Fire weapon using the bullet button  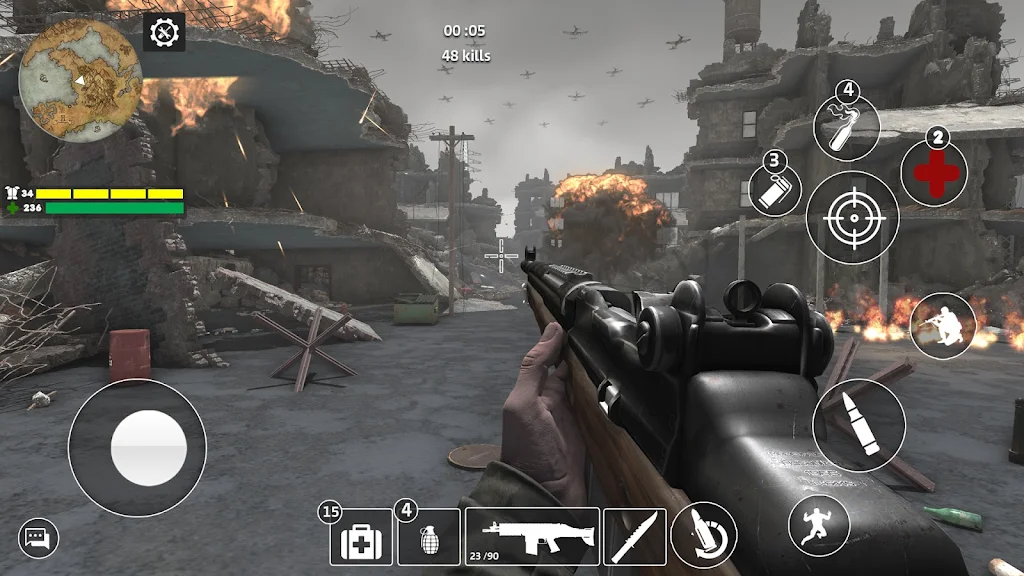pos(859,425)
